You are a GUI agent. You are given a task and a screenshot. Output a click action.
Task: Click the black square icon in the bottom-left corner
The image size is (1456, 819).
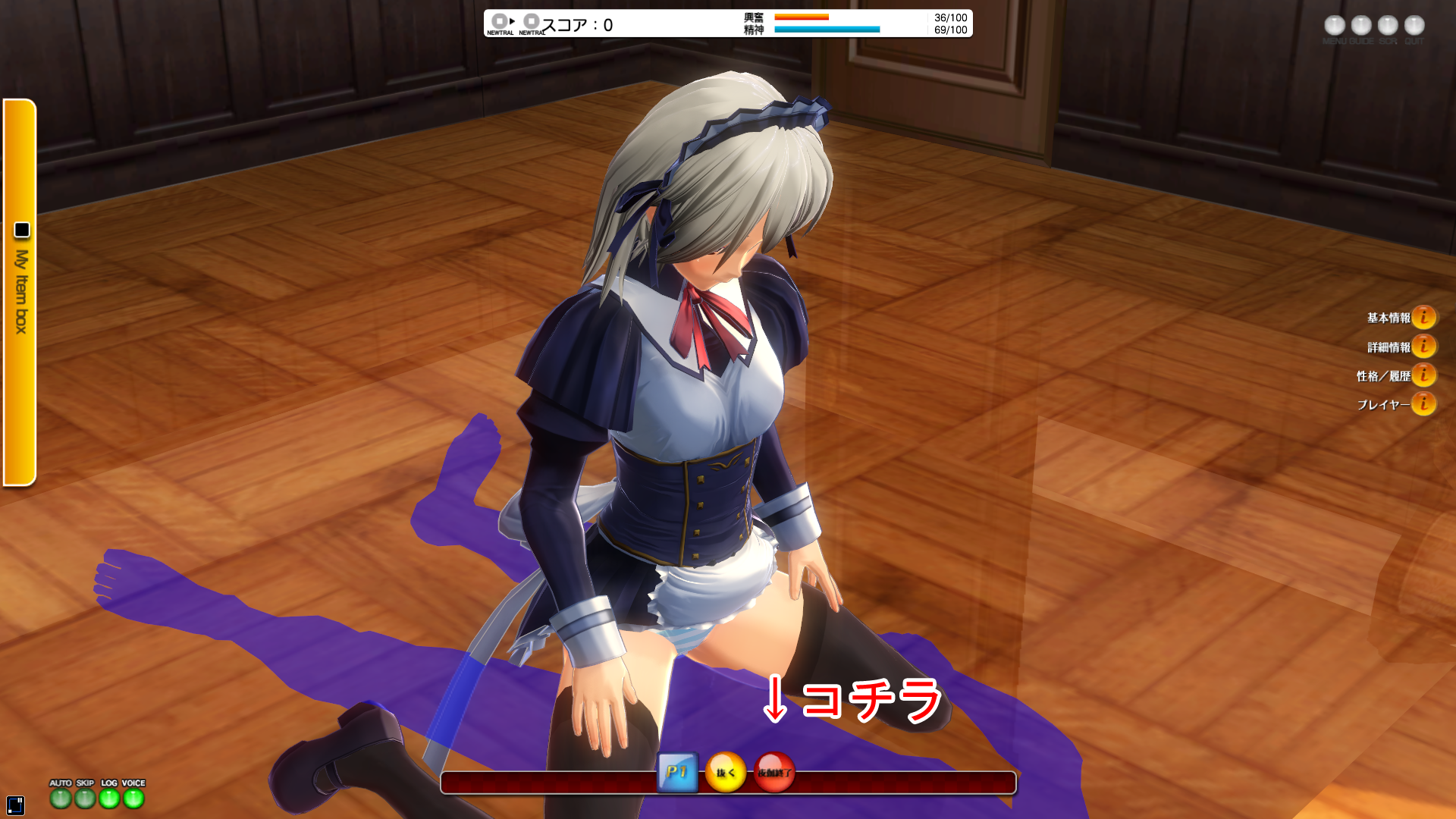(x=15, y=805)
